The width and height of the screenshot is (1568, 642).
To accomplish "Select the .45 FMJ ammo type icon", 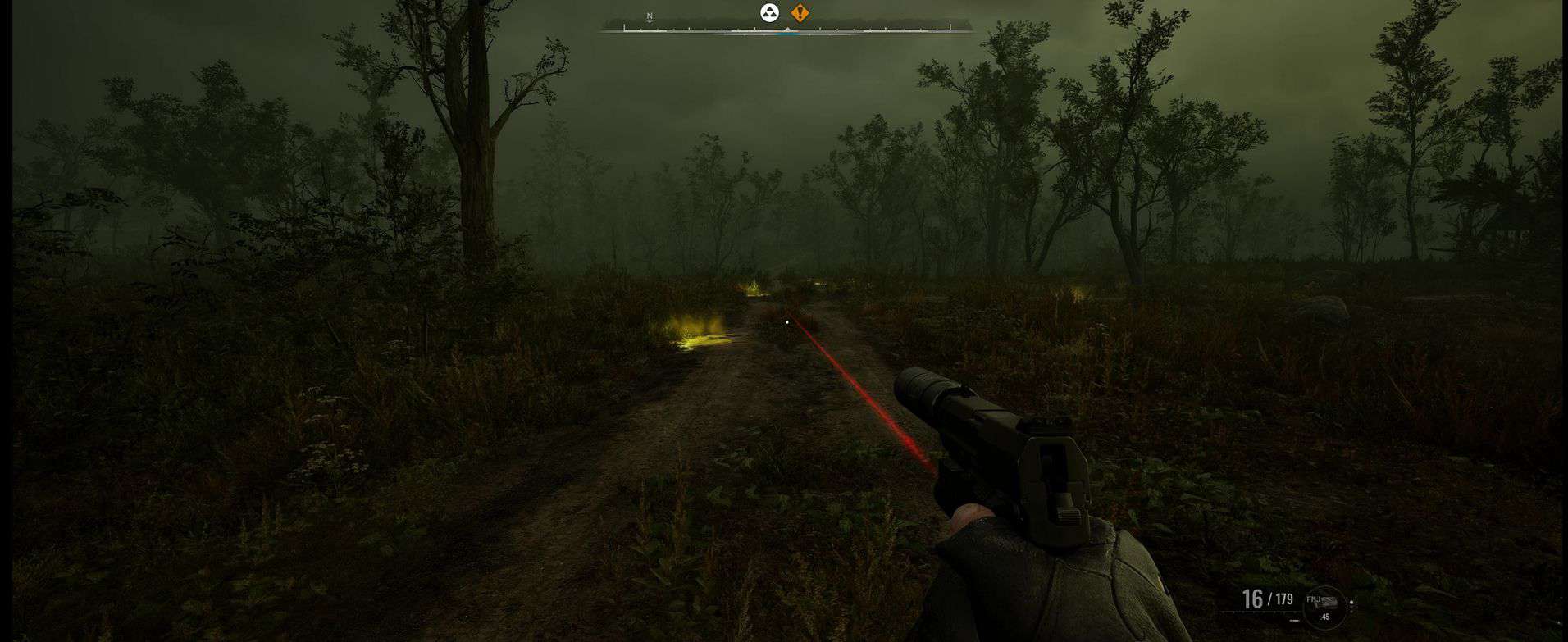I will click(1324, 607).
